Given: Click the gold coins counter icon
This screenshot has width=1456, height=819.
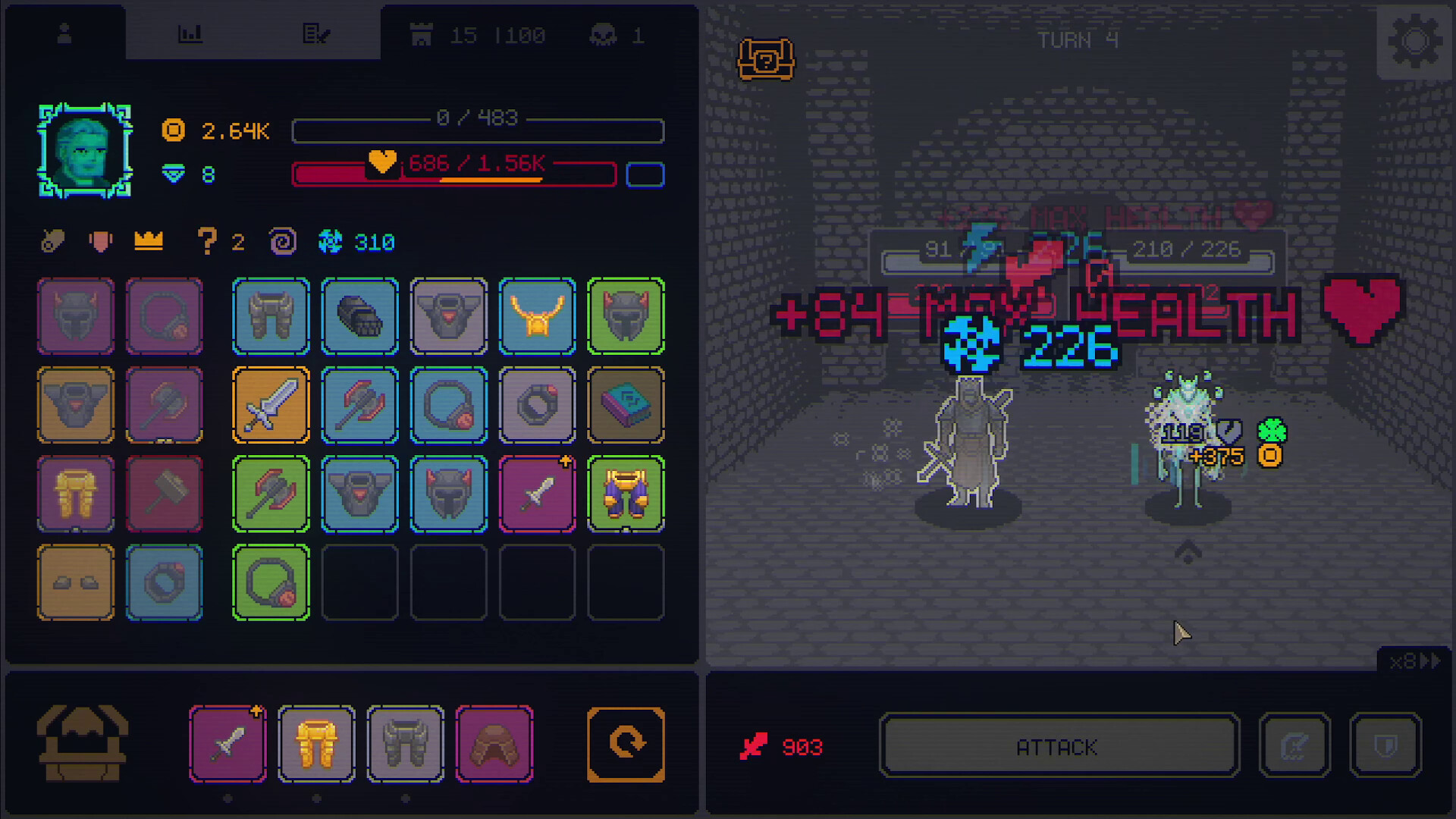Looking at the screenshot, I should (x=173, y=130).
